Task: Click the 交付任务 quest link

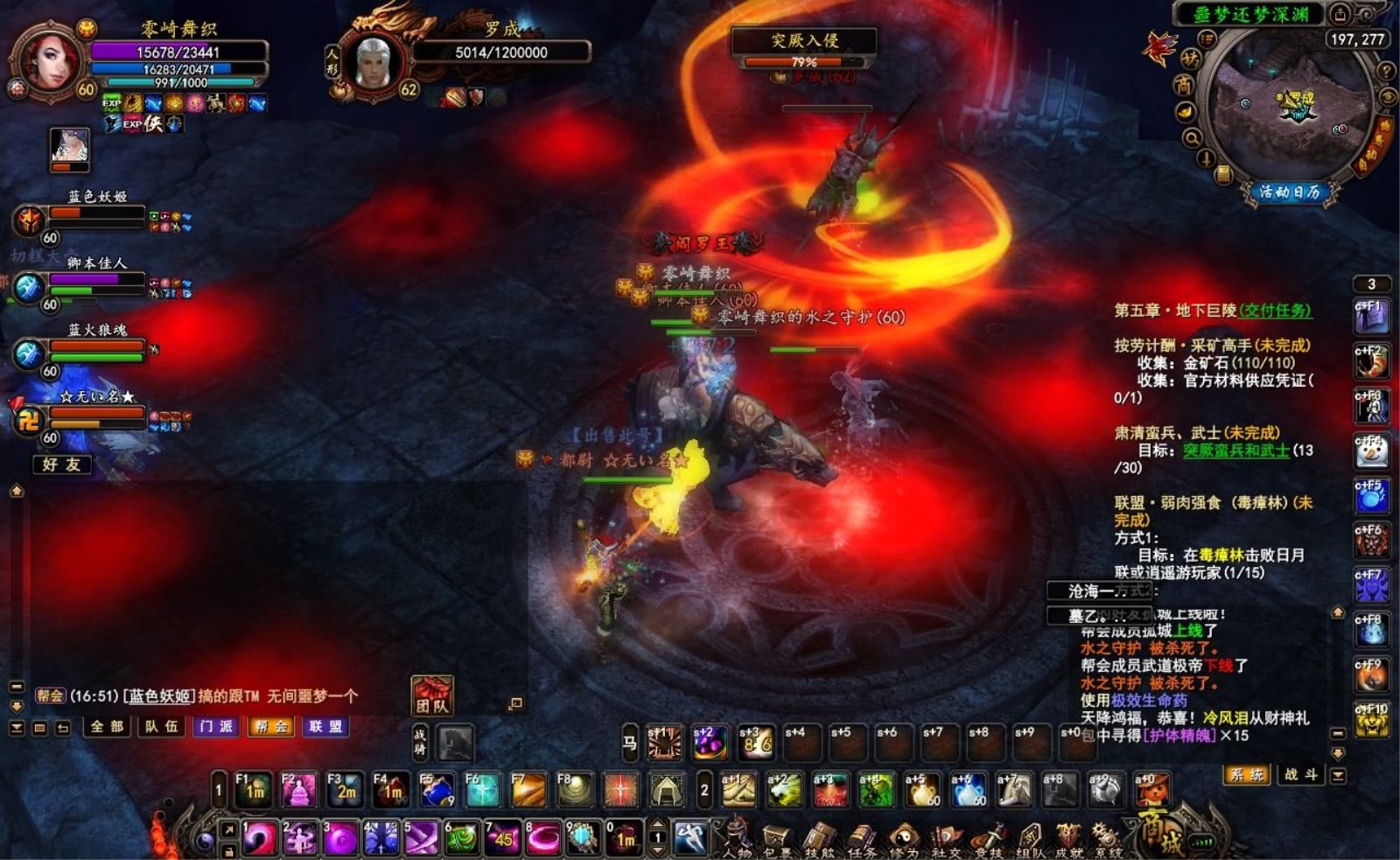Action: pos(1276,311)
